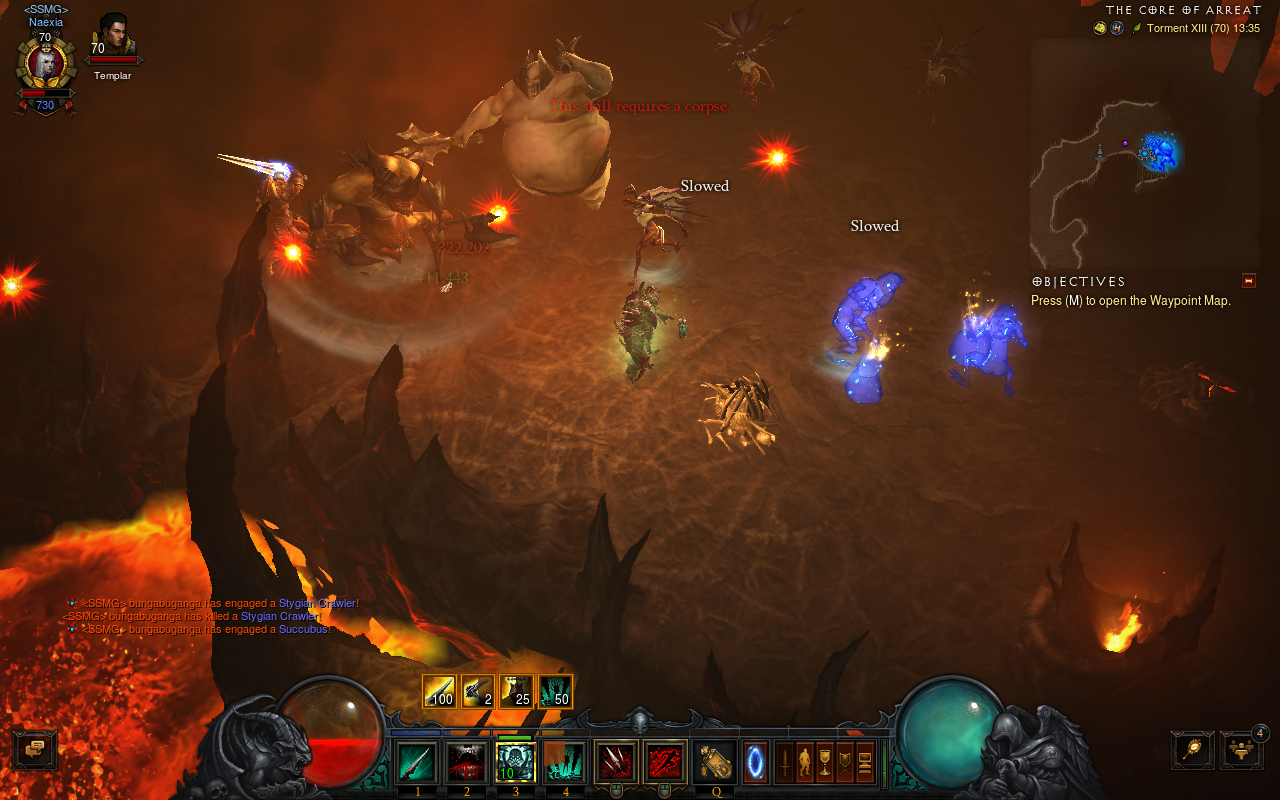
Task: Activate the bone spear skill in slot 1
Action: coord(417,762)
